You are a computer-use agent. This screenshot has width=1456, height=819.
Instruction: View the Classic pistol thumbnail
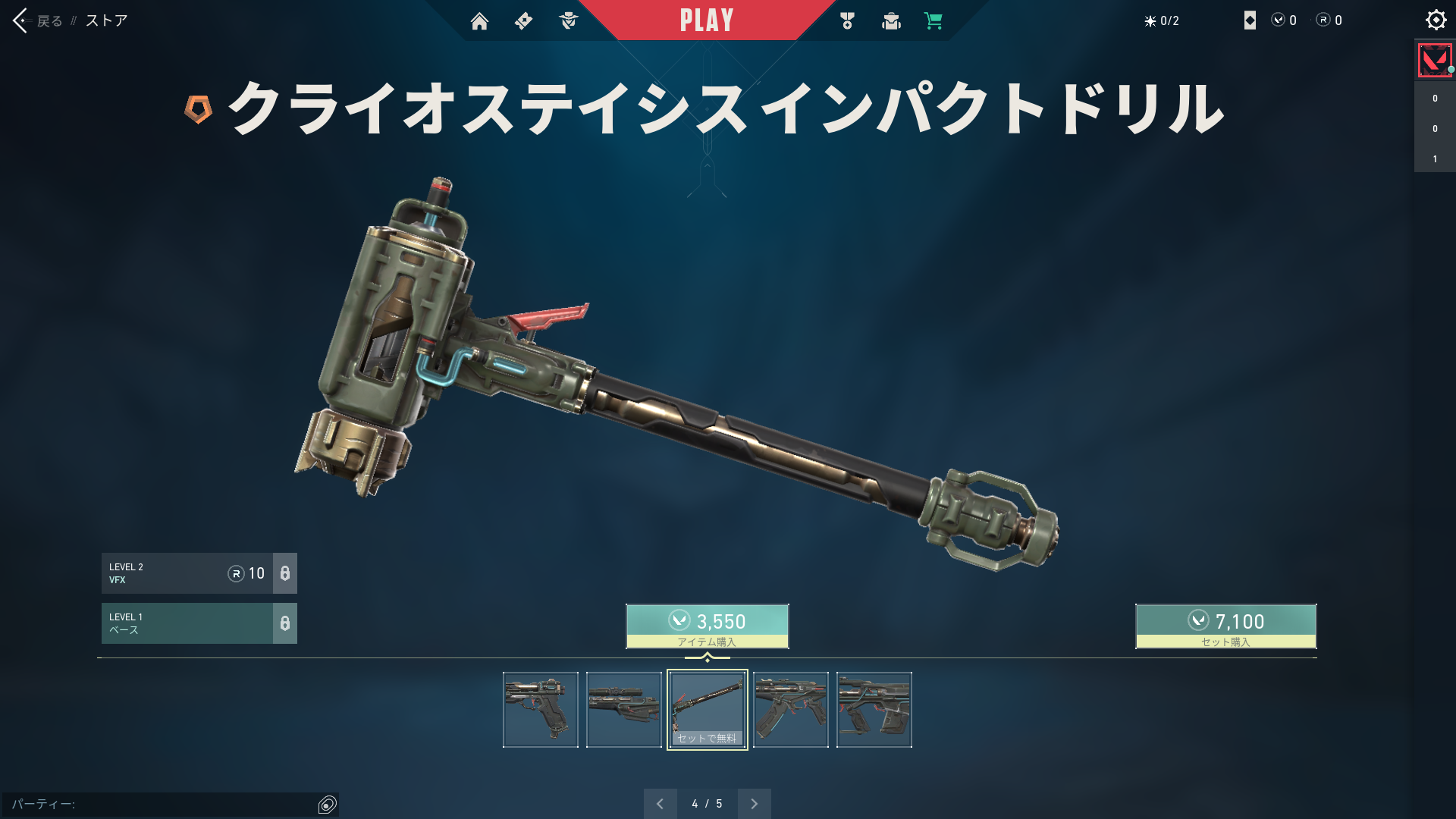pos(541,710)
